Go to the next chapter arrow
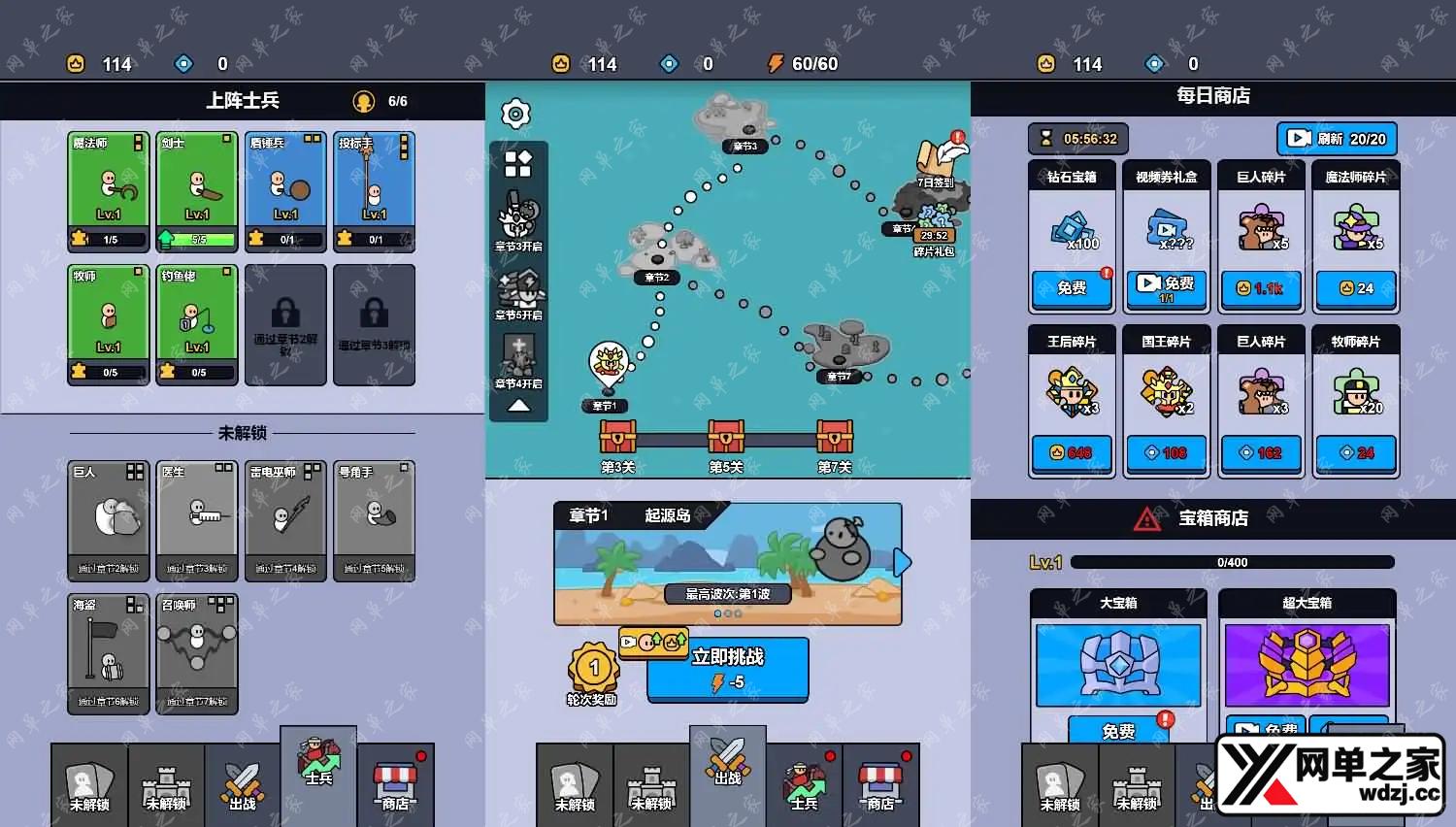Screen dimensions: 1456x827 click(904, 562)
